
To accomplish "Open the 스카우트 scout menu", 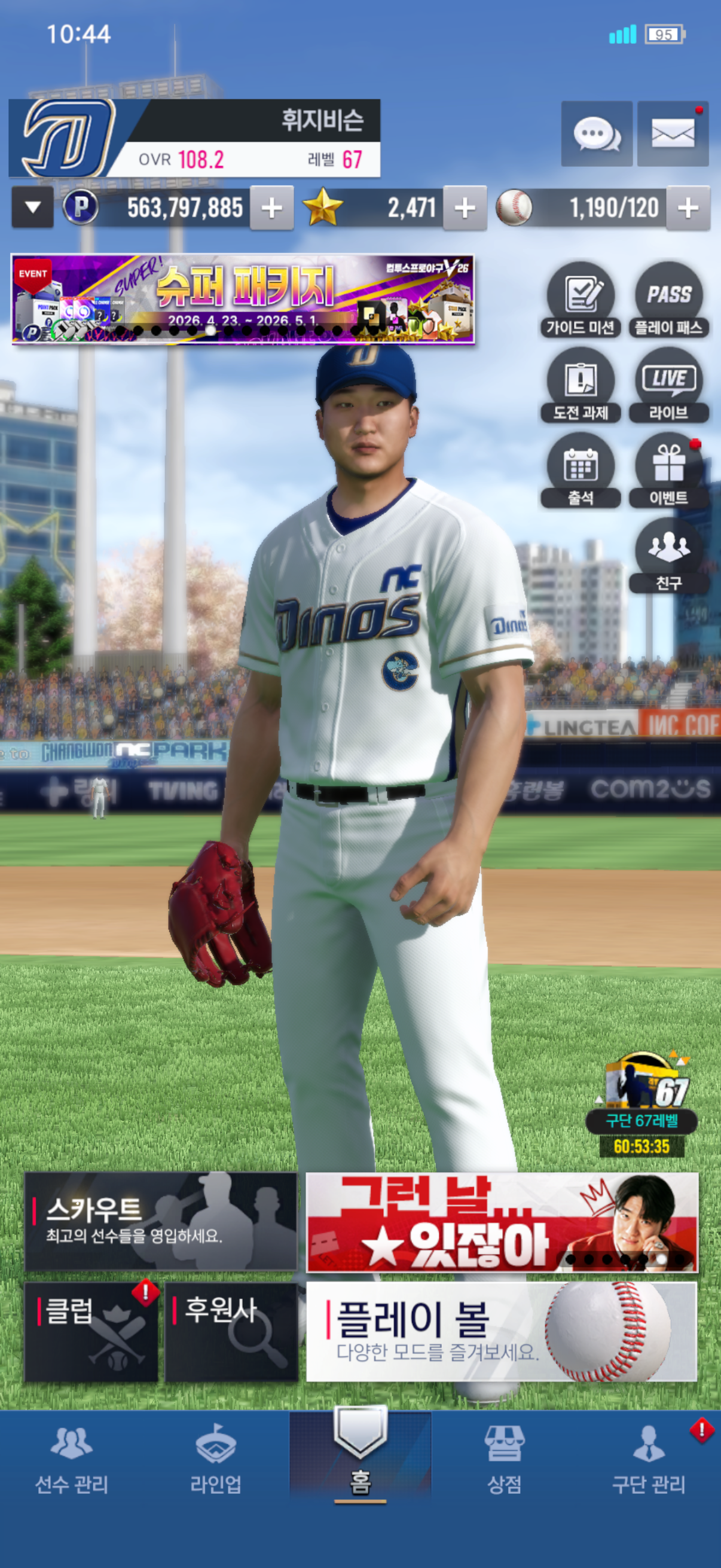I will [161, 1221].
